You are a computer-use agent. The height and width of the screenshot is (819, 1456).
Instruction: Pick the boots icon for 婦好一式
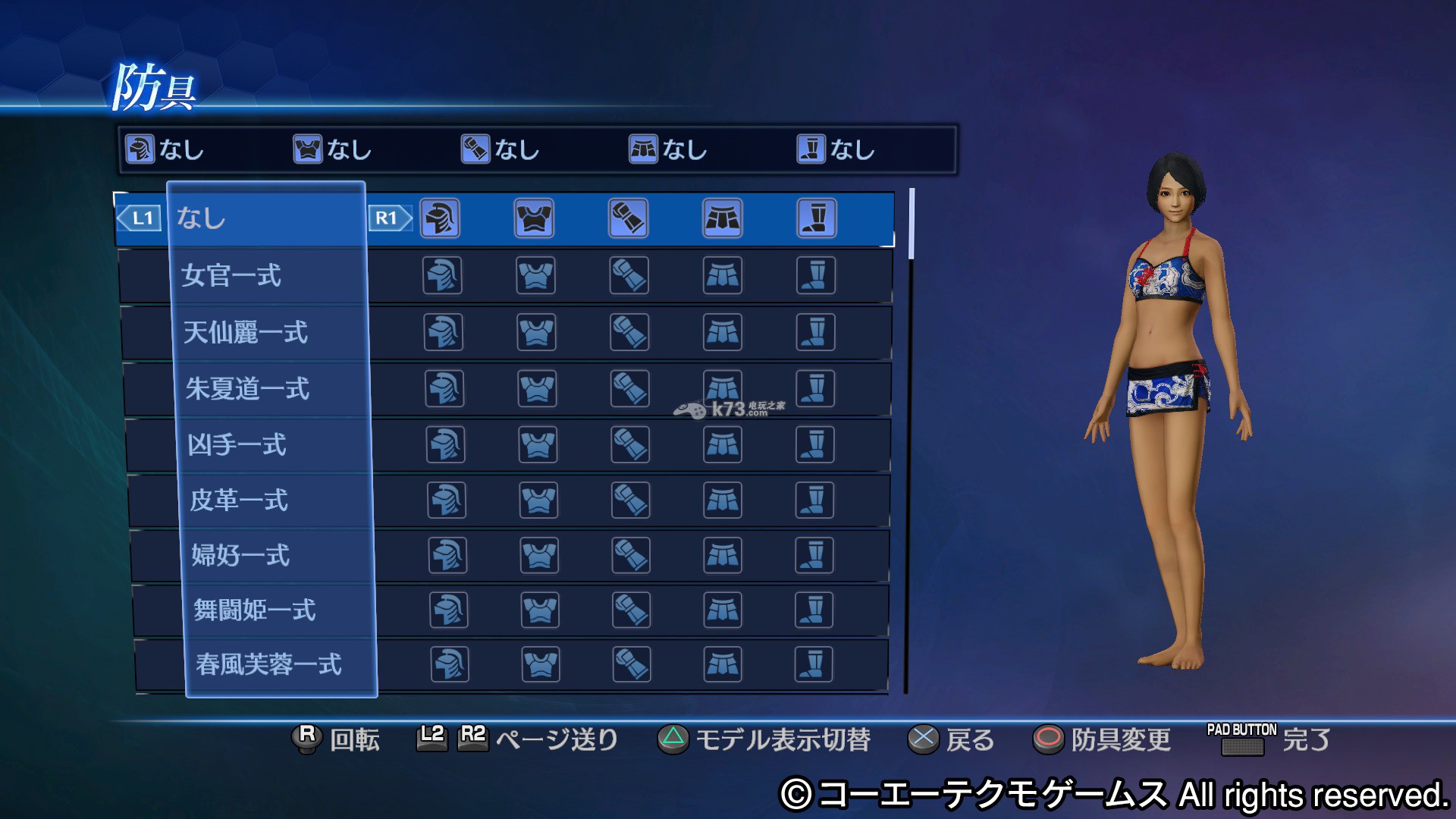click(x=814, y=555)
